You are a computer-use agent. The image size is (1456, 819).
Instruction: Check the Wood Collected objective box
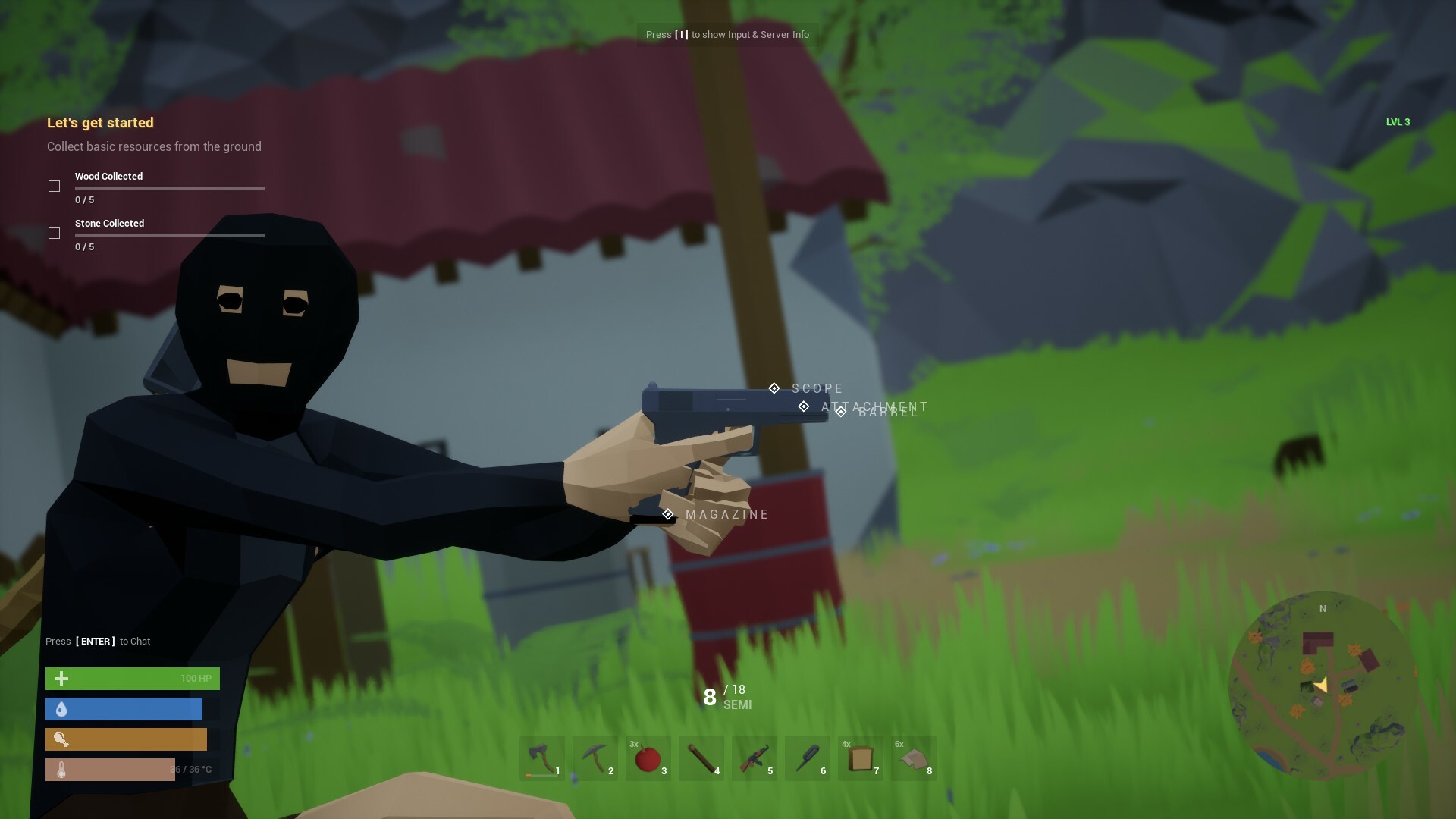click(x=54, y=186)
